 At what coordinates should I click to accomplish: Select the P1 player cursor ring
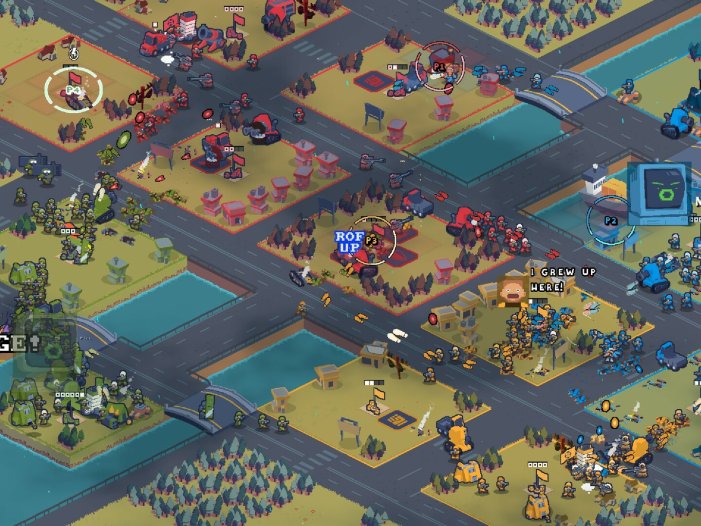438,66
